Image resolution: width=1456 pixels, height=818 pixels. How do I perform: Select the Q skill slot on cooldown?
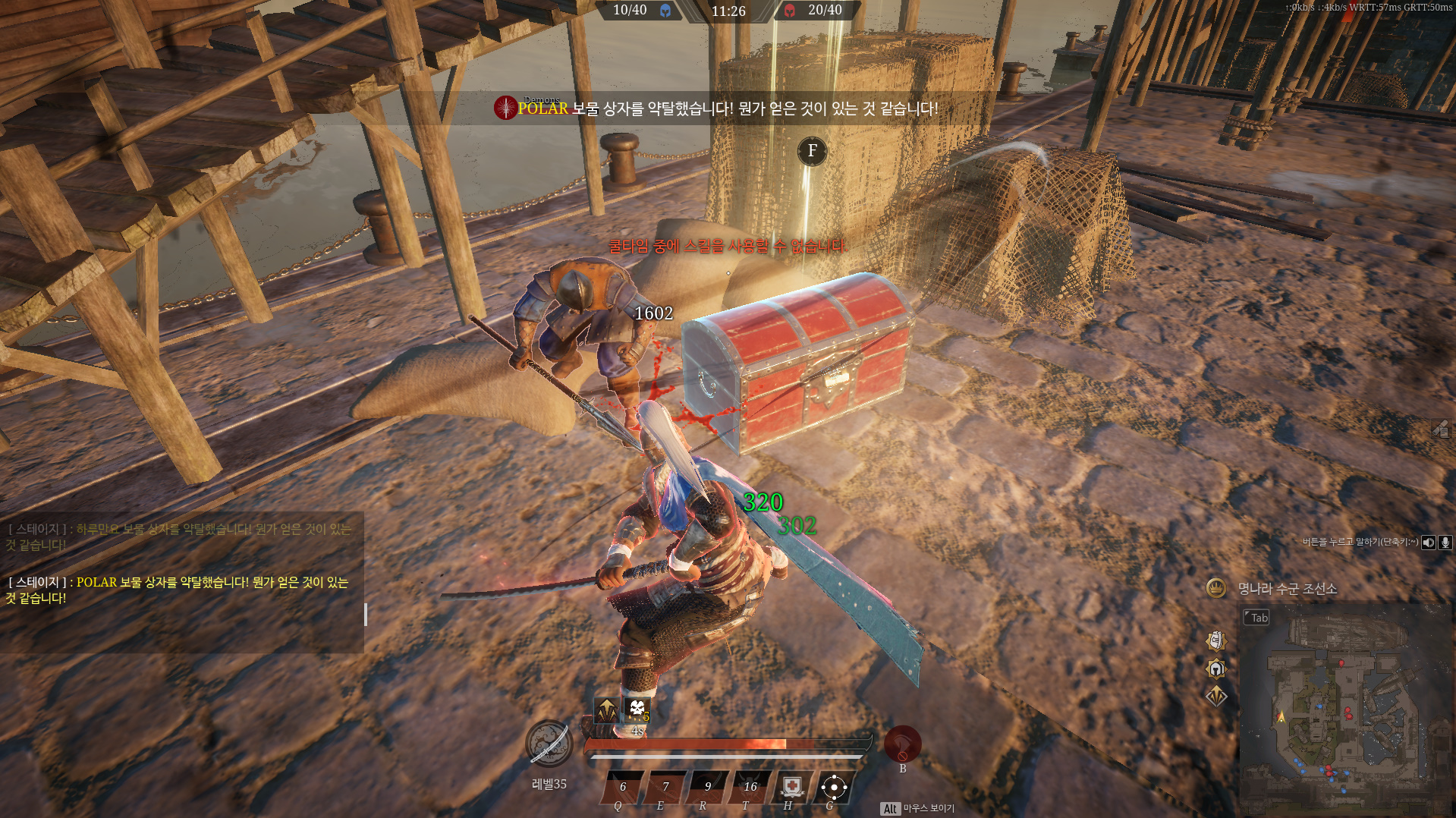623,788
